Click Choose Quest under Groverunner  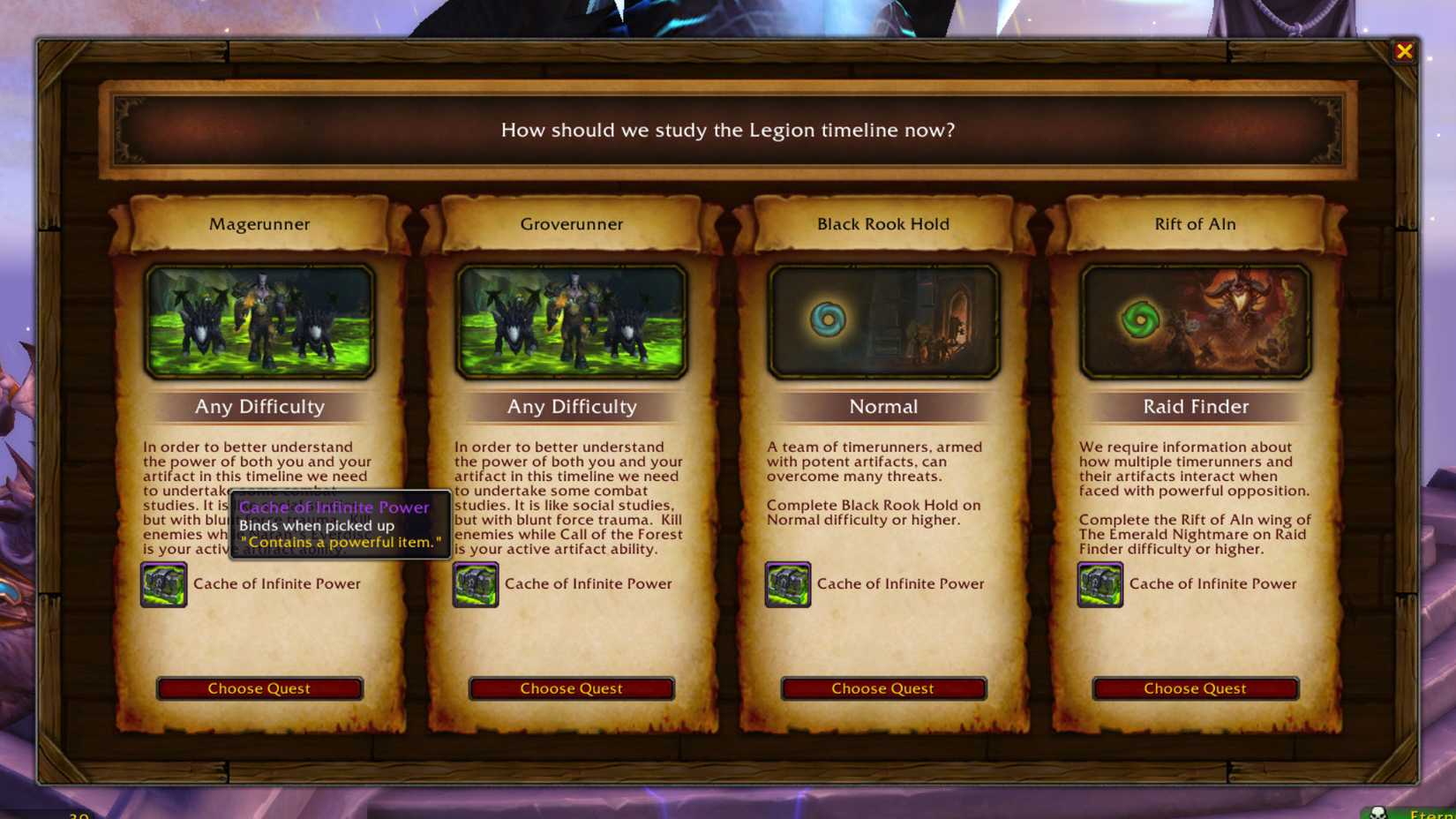[x=570, y=688]
